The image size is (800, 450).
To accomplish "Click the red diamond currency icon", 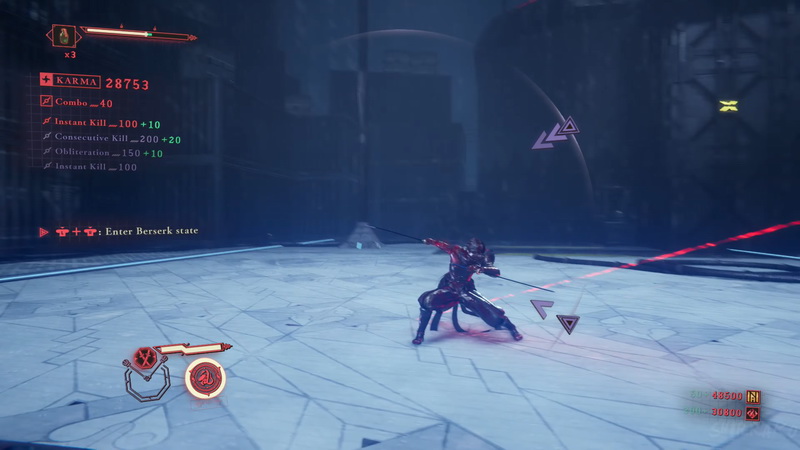I will (753, 413).
